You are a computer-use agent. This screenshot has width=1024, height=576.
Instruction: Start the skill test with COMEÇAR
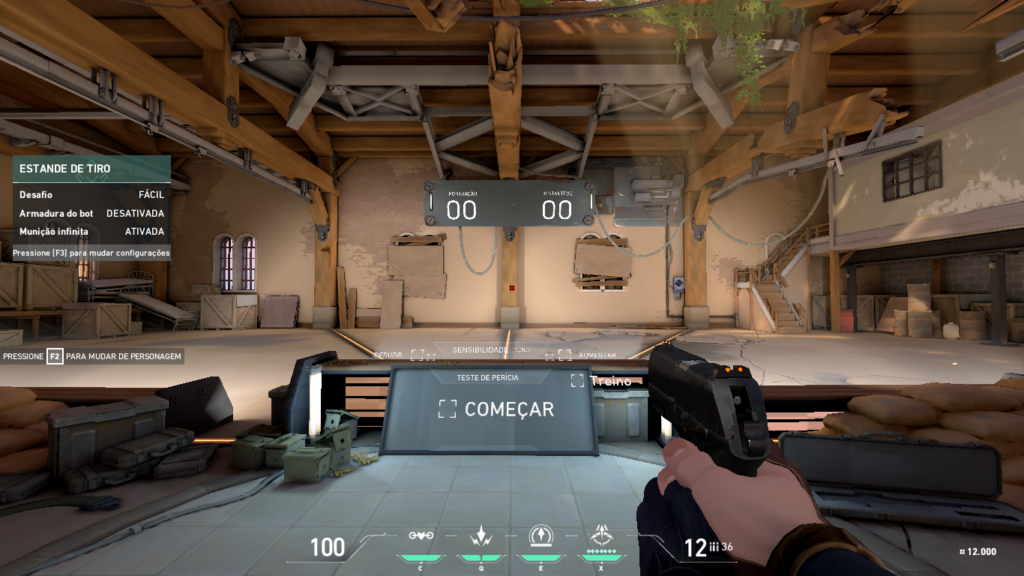coord(497,409)
